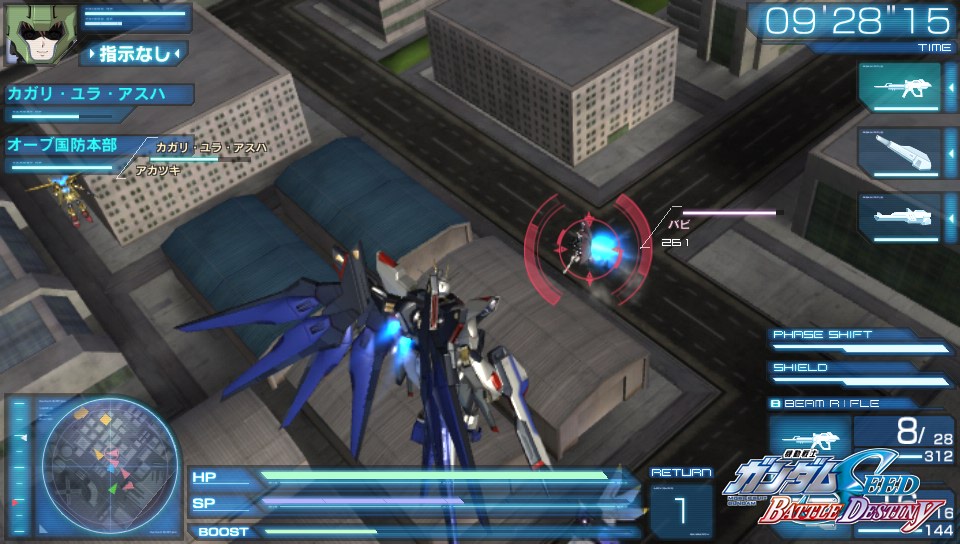Select the カガリ・ユラ・アスハ ally panel
This screenshot has width=960, height=544.
(x=97, y=95)
